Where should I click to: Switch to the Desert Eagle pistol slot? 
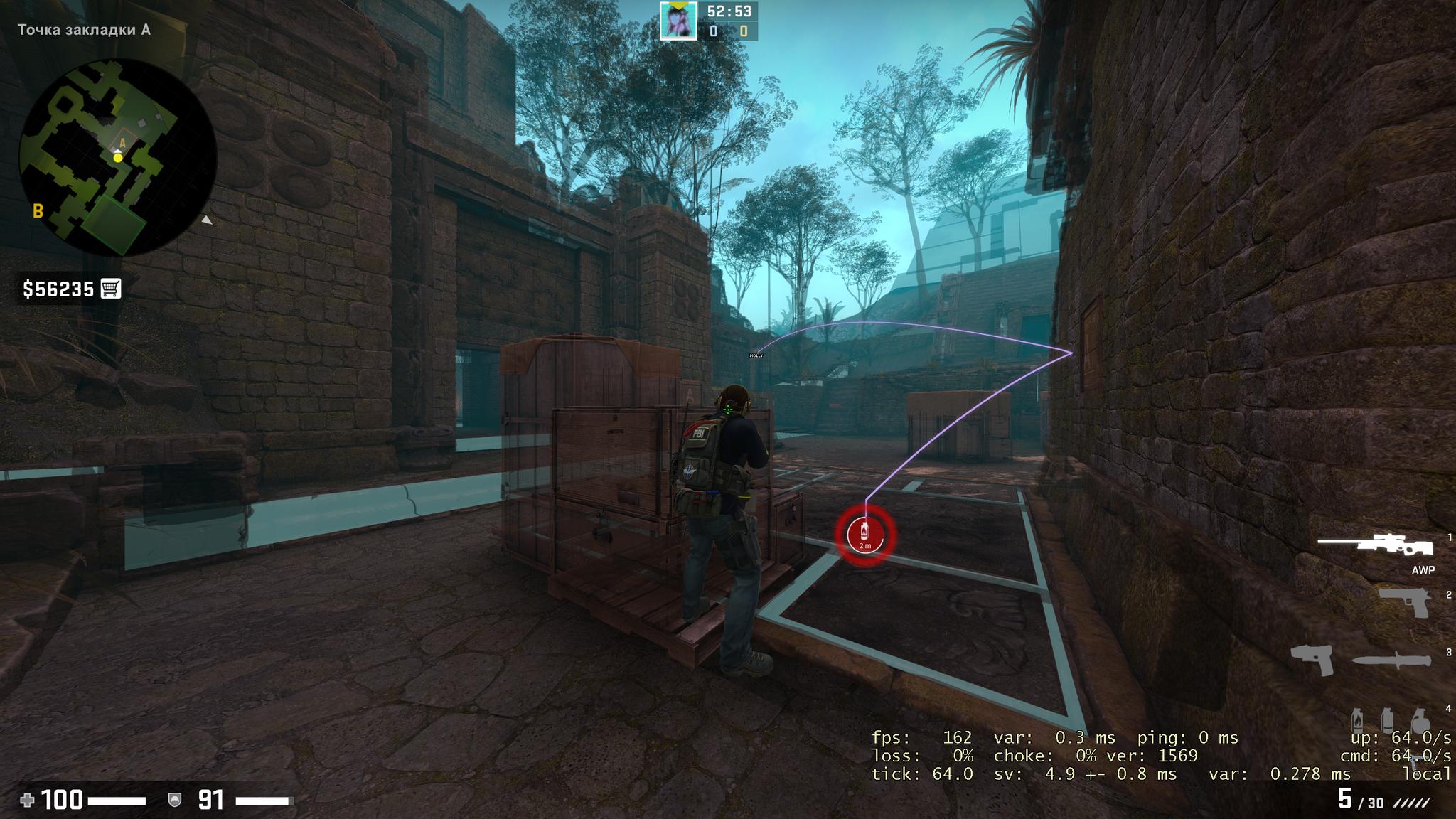coord(1406,603)
